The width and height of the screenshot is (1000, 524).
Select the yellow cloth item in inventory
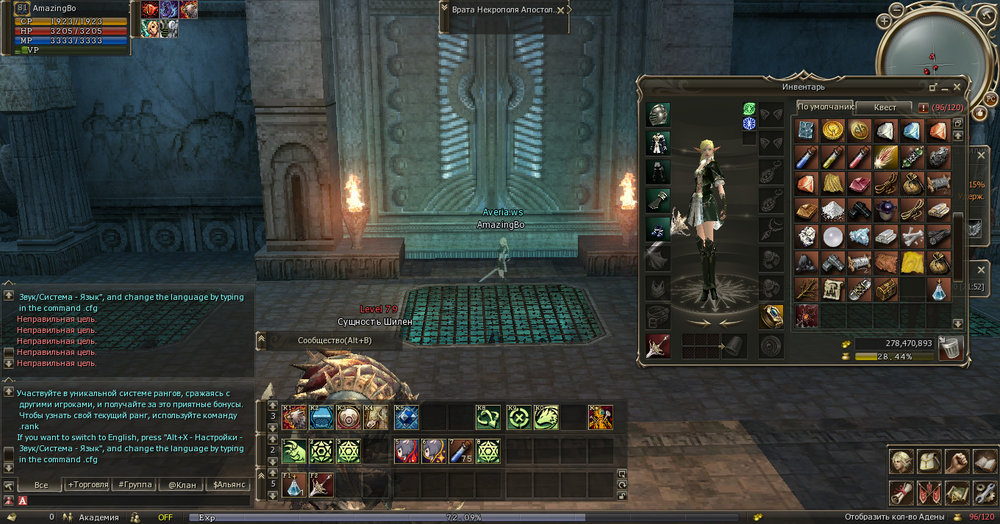[x=910, y=262]
